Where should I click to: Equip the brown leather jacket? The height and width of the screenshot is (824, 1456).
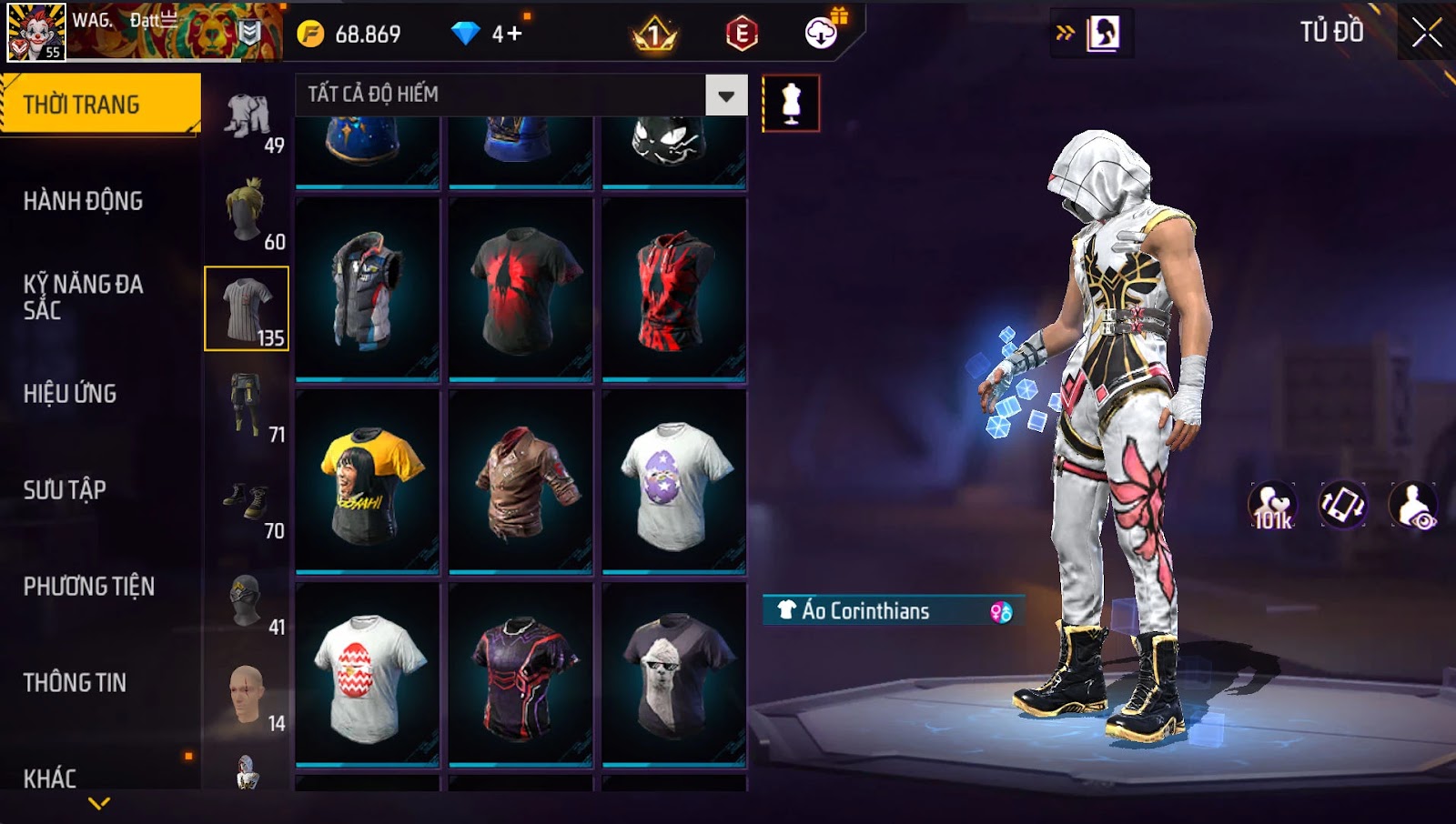pyautogui.click(x=521, y=482)
